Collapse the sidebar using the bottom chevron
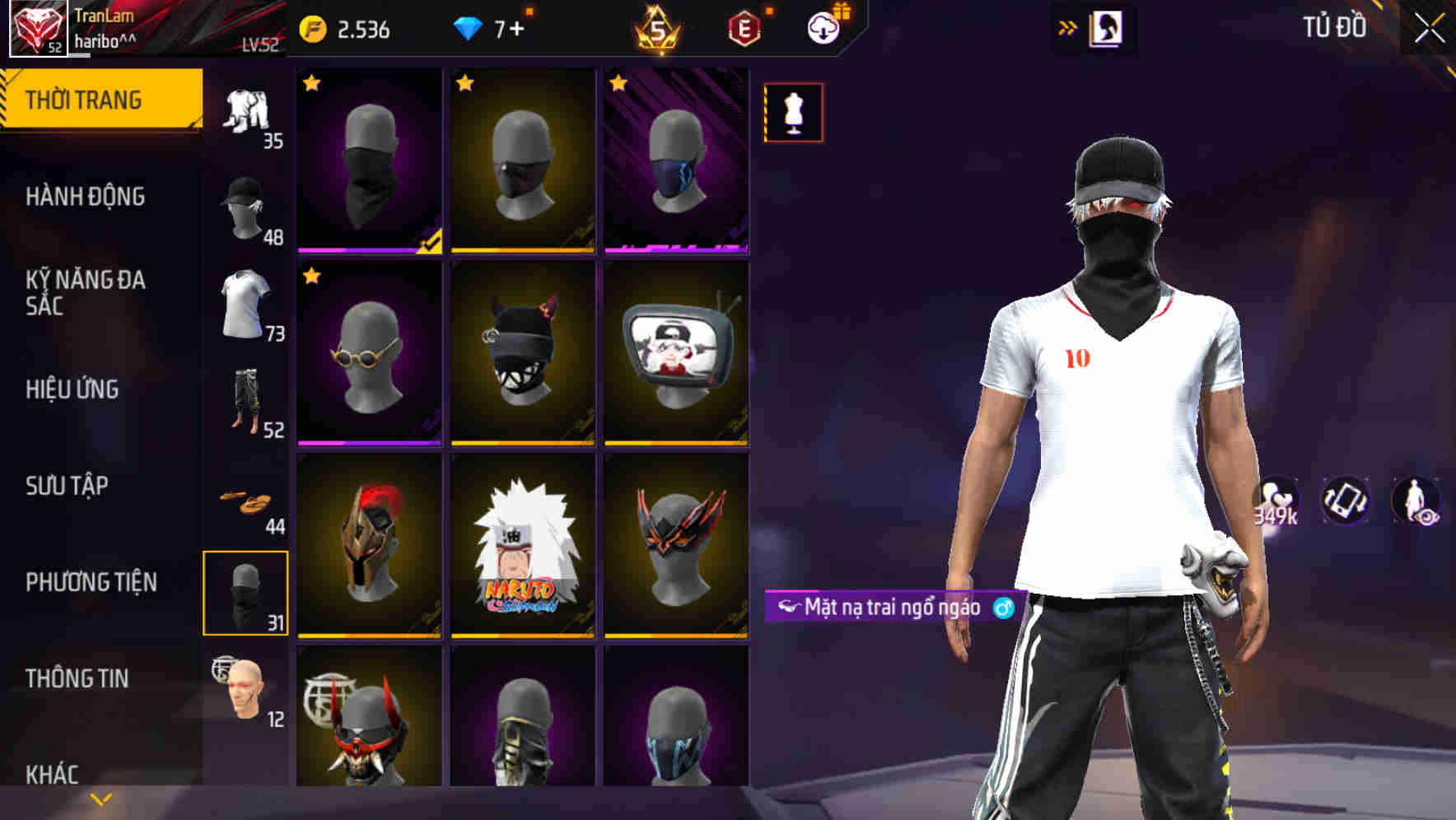This screenshot has width=1456, height=820. 99,797
